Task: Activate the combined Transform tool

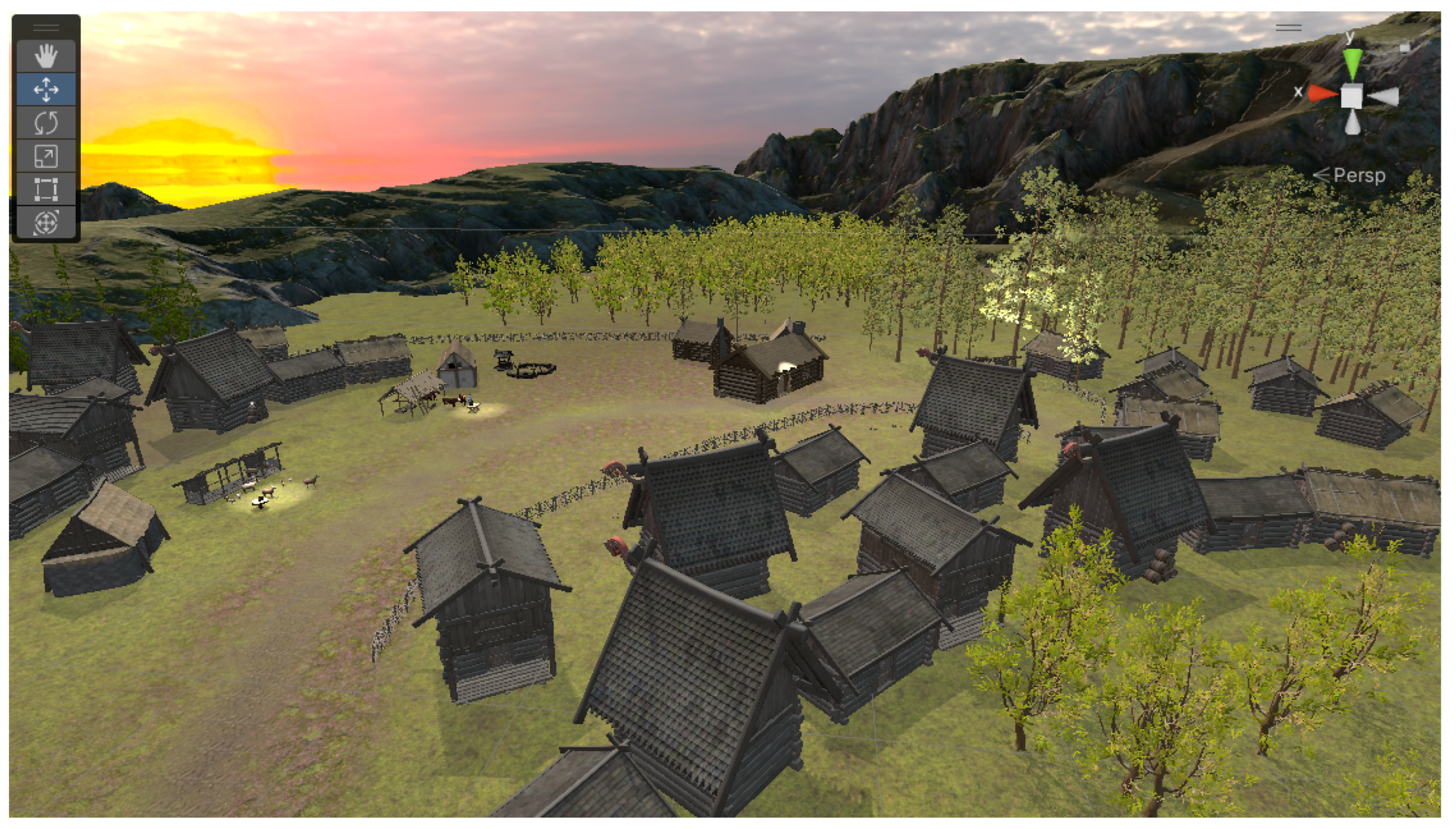Action: [46, 222]
